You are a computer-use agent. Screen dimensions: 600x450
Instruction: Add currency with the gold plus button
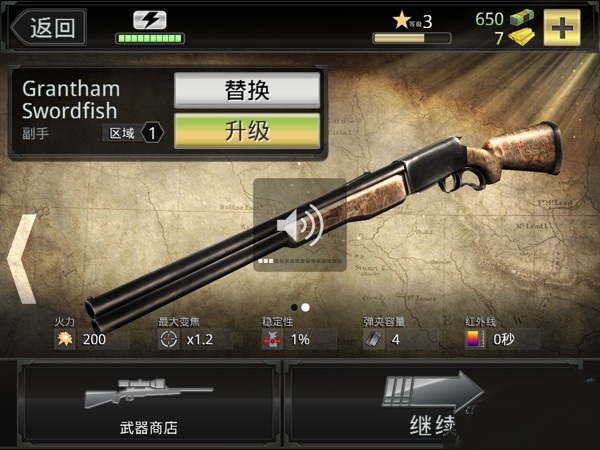(x=563, y=27)
